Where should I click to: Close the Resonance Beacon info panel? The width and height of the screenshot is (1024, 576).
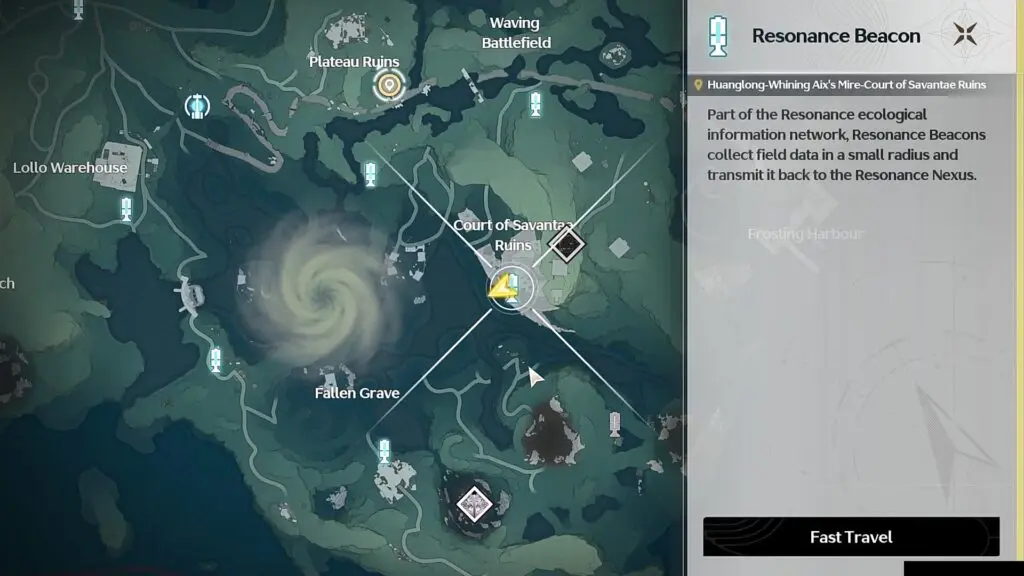pos(965,35)
